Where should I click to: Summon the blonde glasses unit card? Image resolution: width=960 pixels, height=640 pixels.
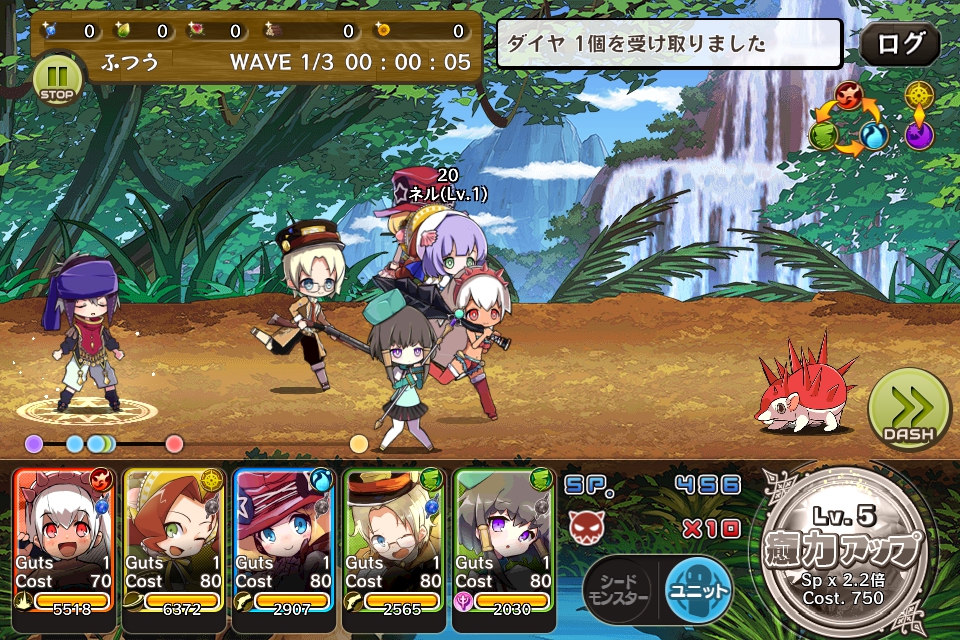394,539
